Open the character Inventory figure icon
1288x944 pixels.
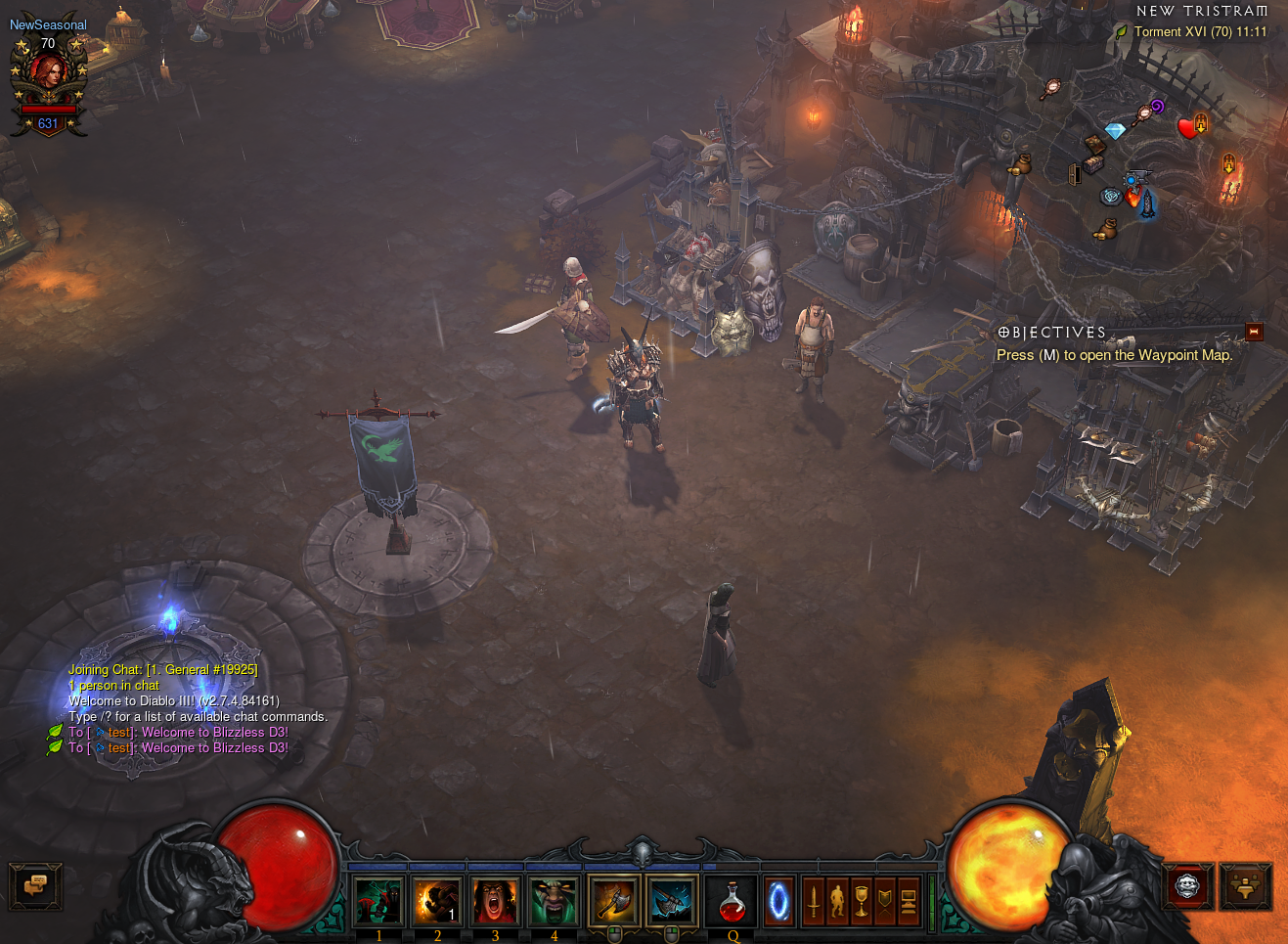(837, 901)
